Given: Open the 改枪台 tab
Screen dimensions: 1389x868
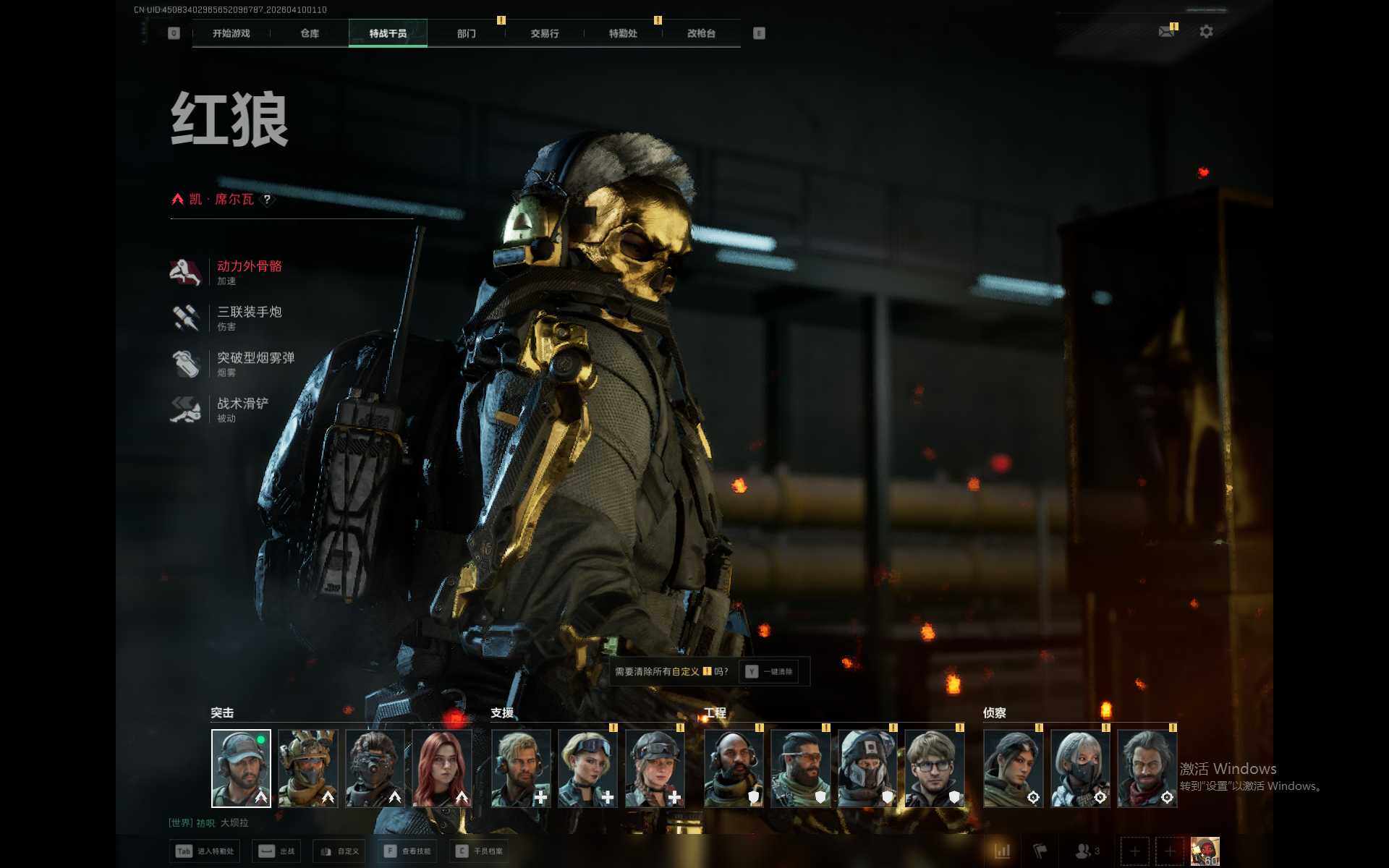Looking at the screenshot, I should coord(701,33).
